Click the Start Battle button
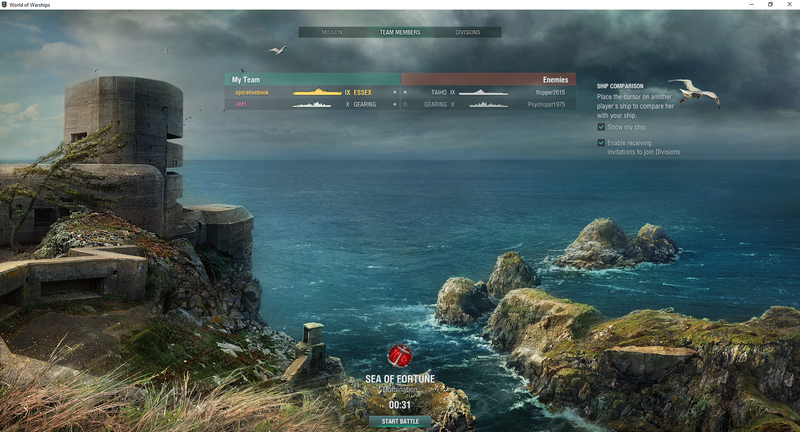 (x=400, y=421)
